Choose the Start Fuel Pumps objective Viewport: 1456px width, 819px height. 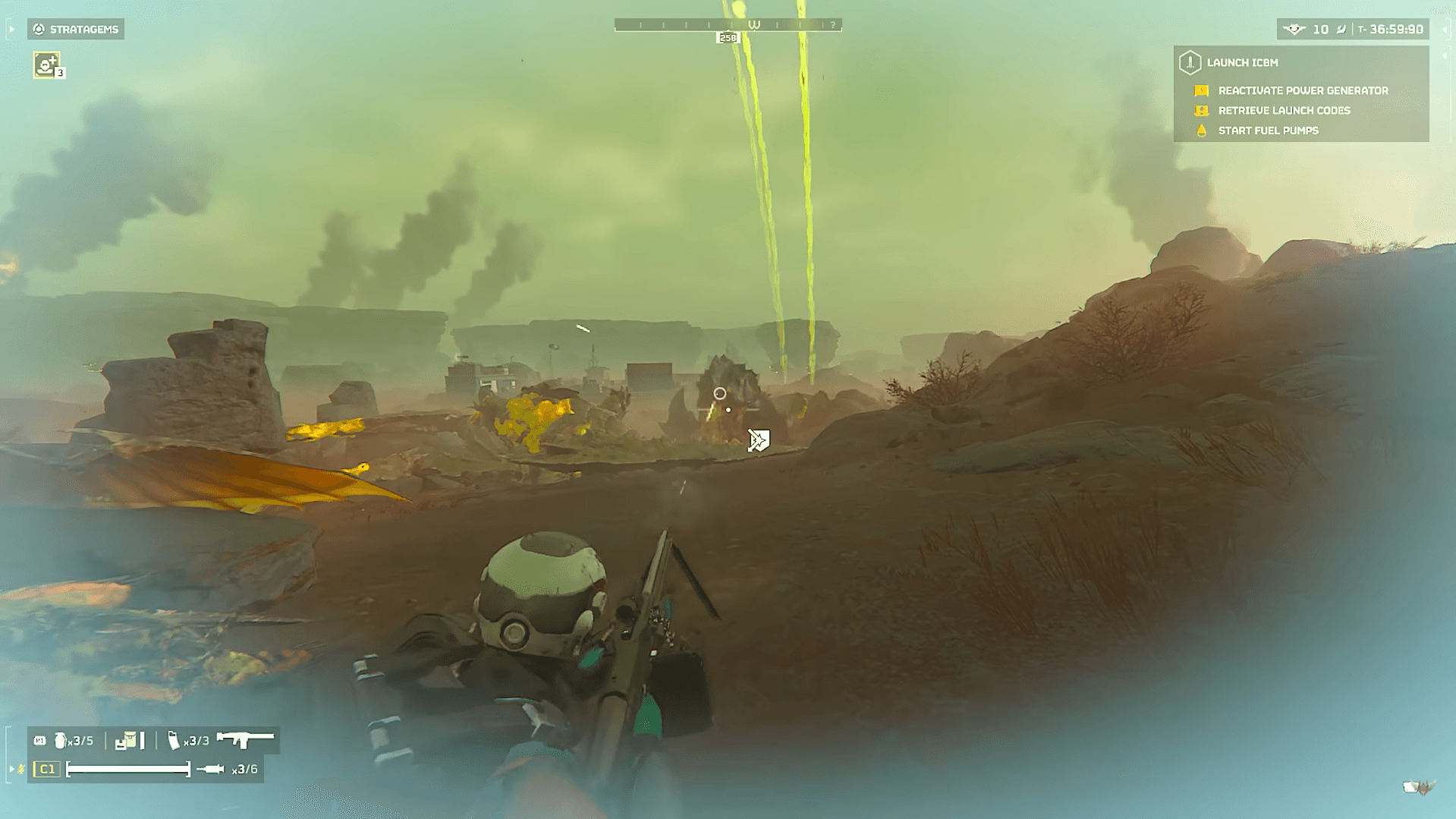[x=1268, y=131]
